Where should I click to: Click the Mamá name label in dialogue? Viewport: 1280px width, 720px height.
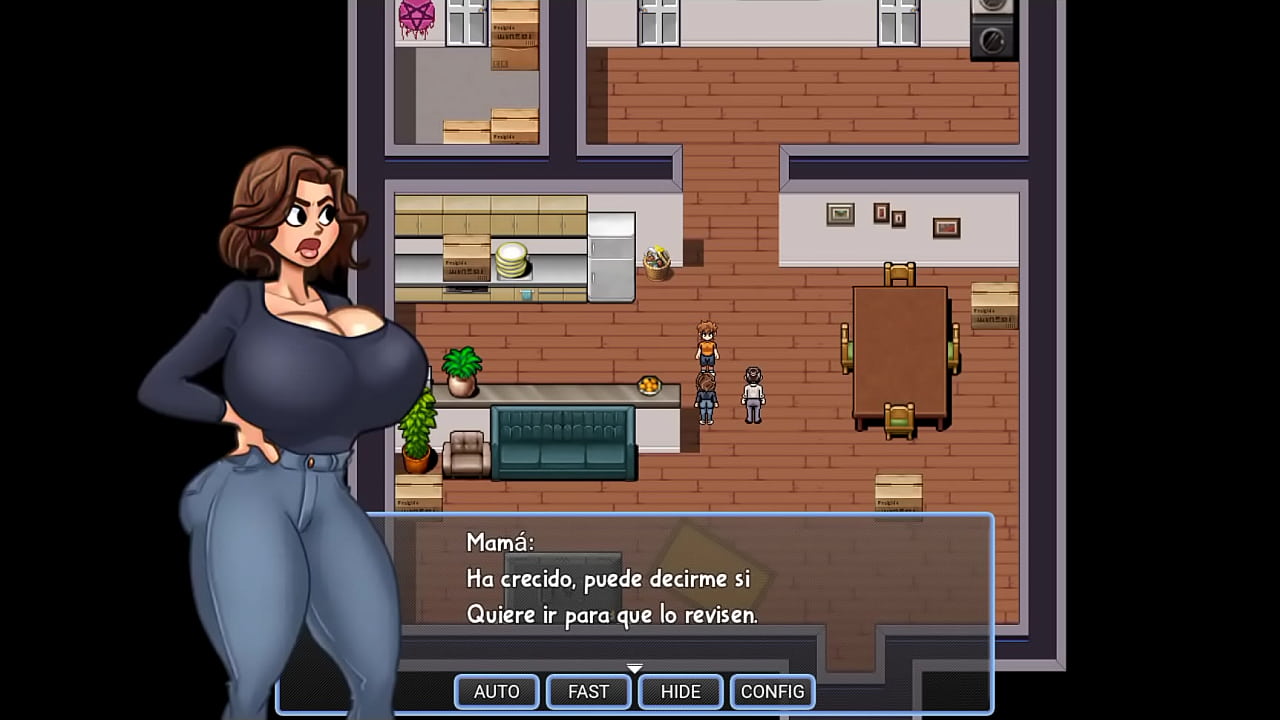click(500, 542)
